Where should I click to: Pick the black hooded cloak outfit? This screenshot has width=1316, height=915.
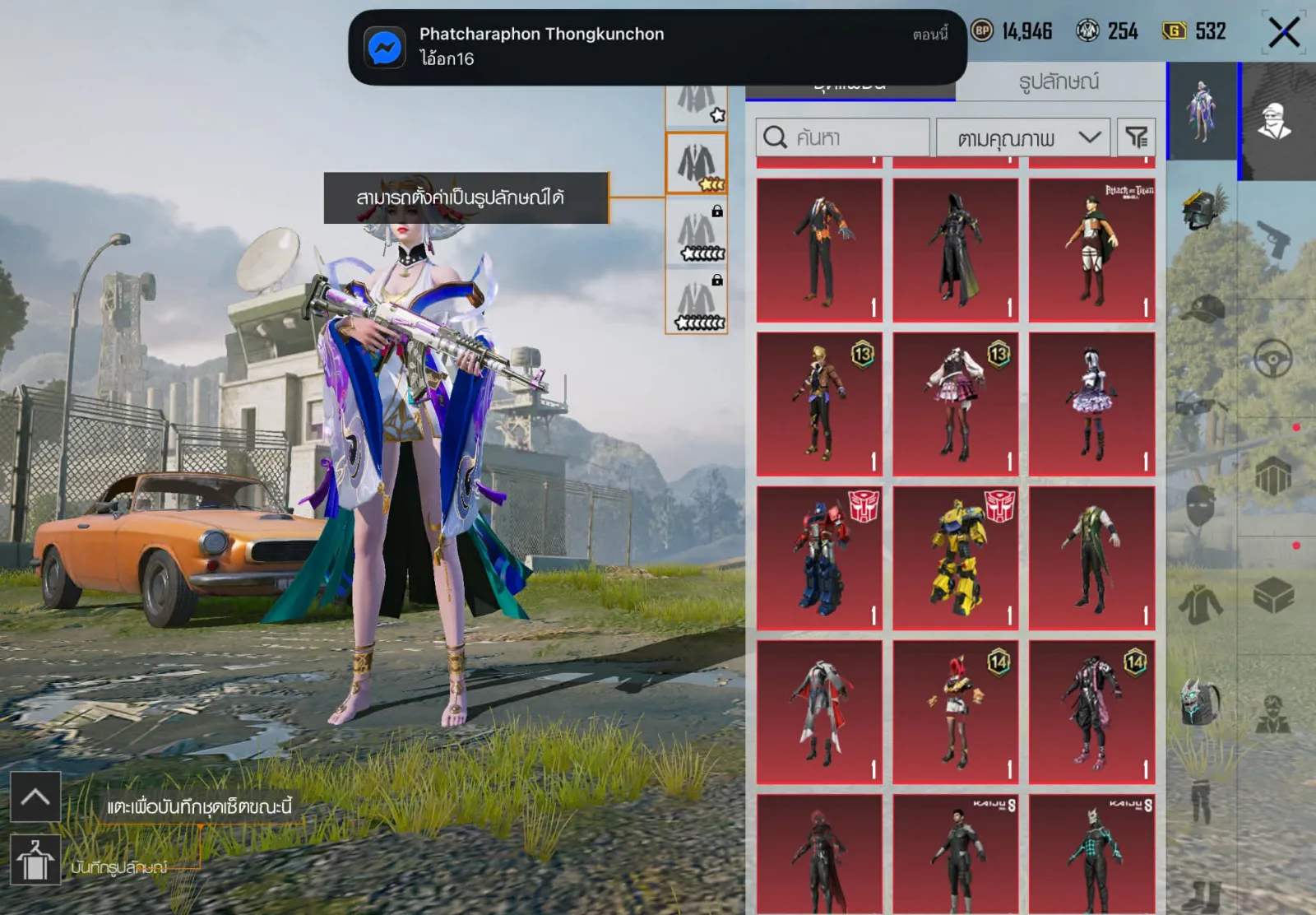point(956,250)
